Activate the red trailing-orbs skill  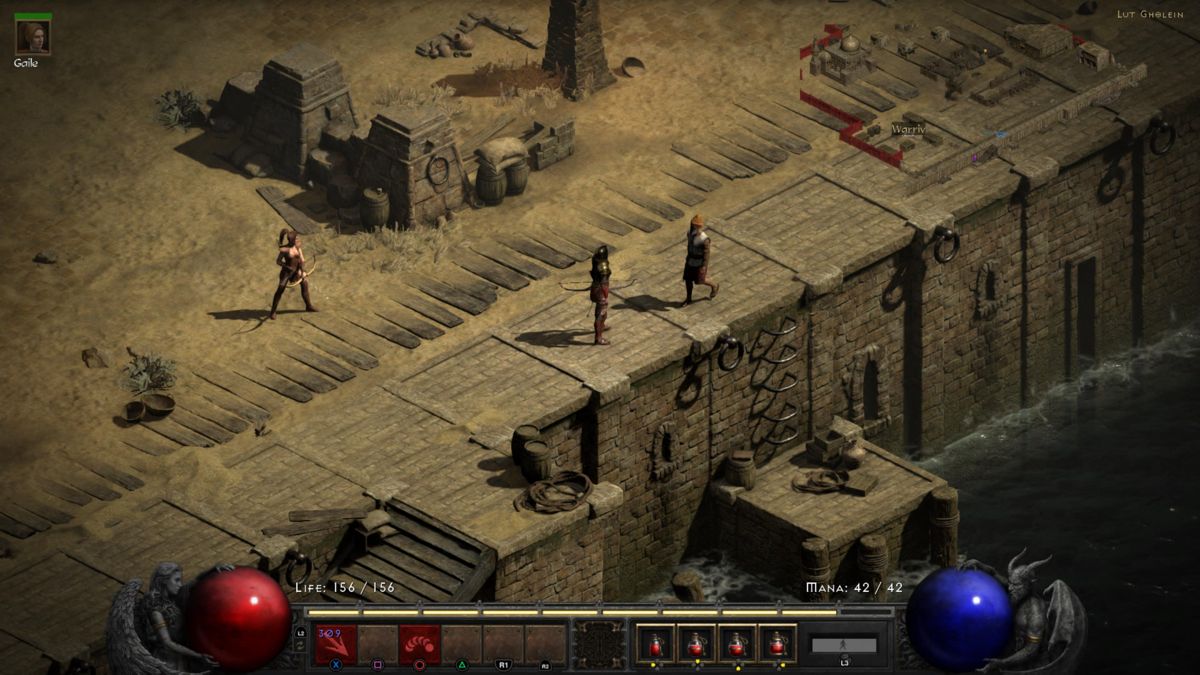point(420,643)
